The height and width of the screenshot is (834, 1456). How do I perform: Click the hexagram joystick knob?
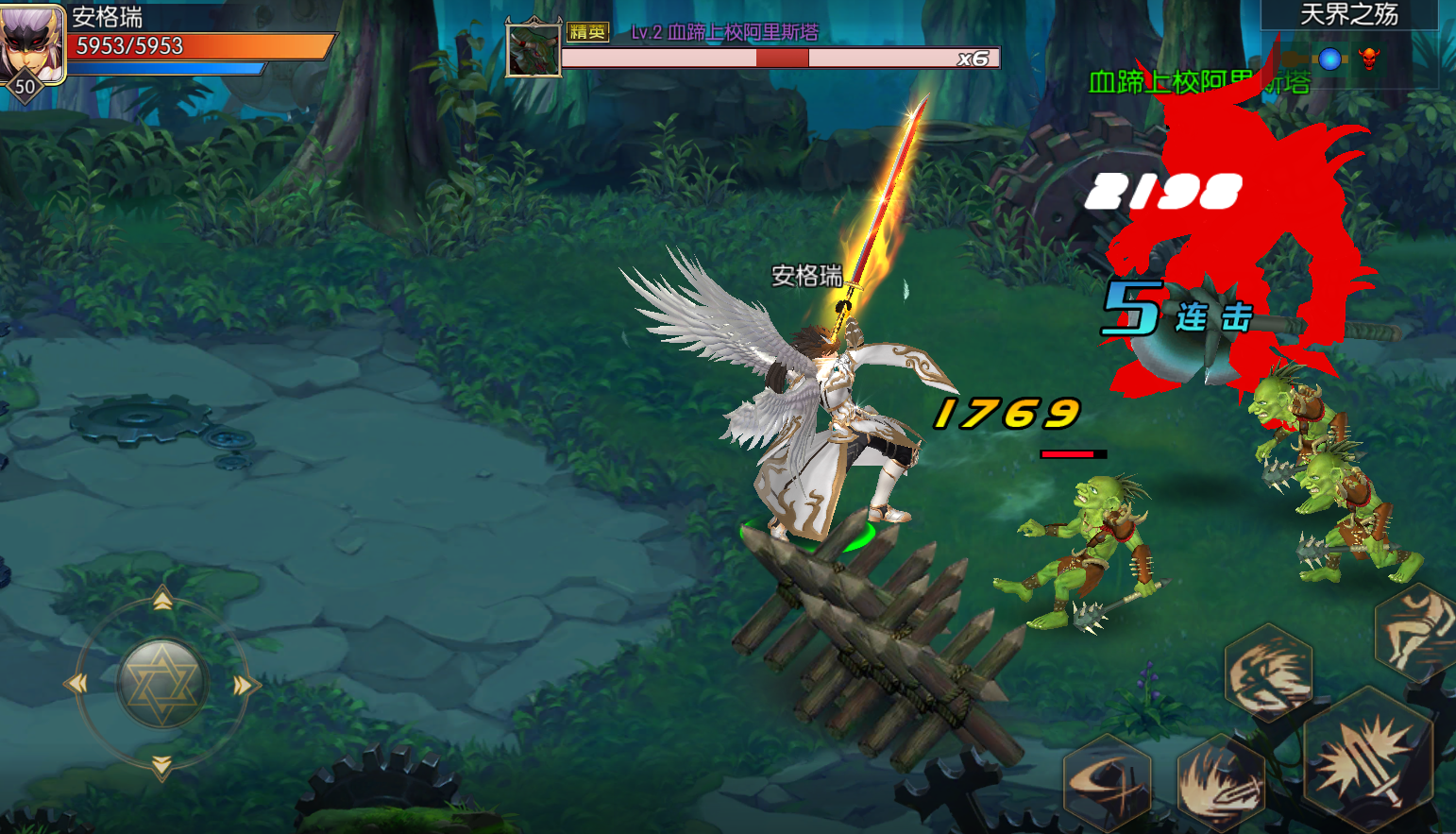pos(161,683)
